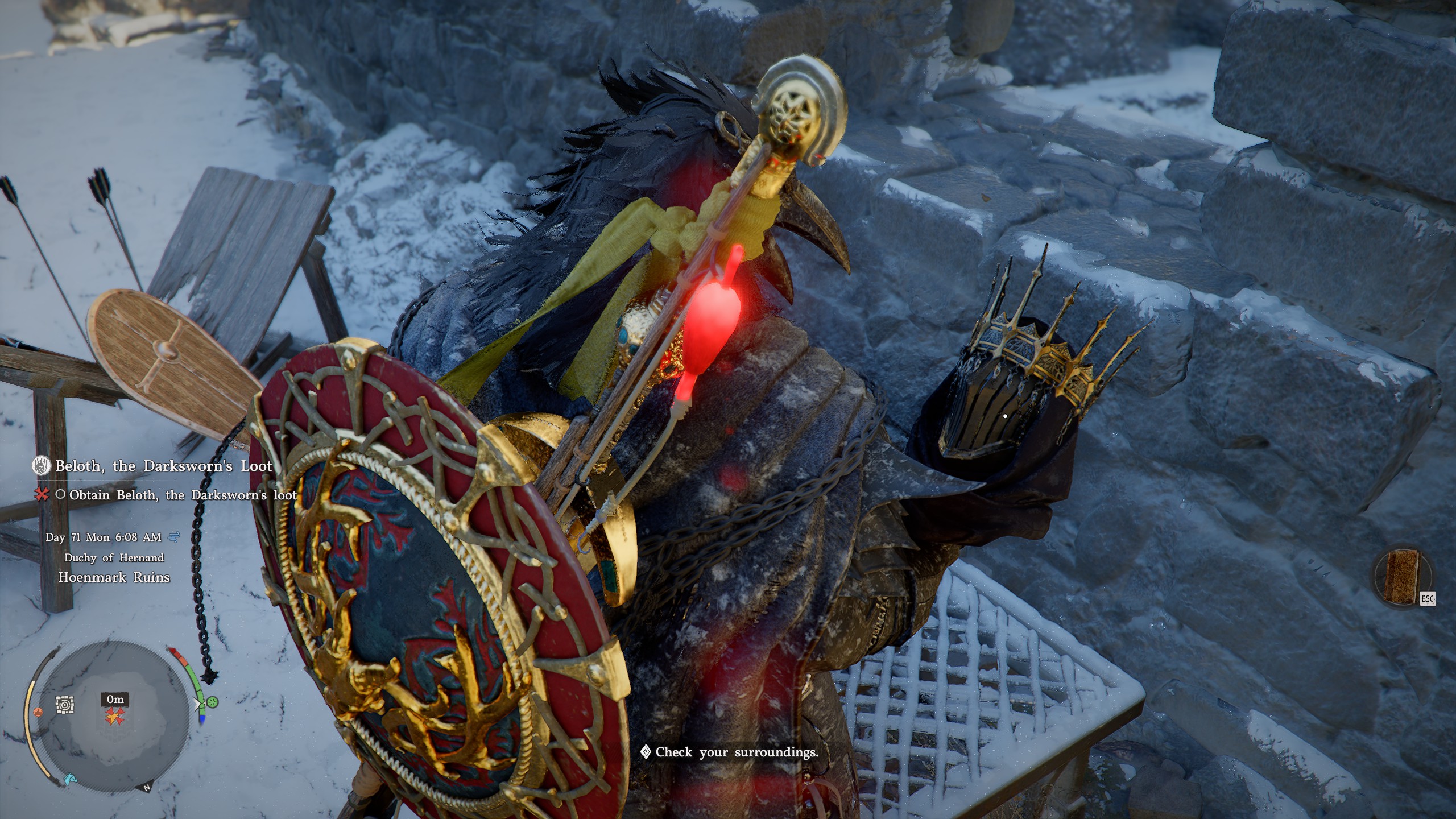Screen dimensions: 1456x819
Task: Click the player arrow toggle at minimap center
Action: 114,718
